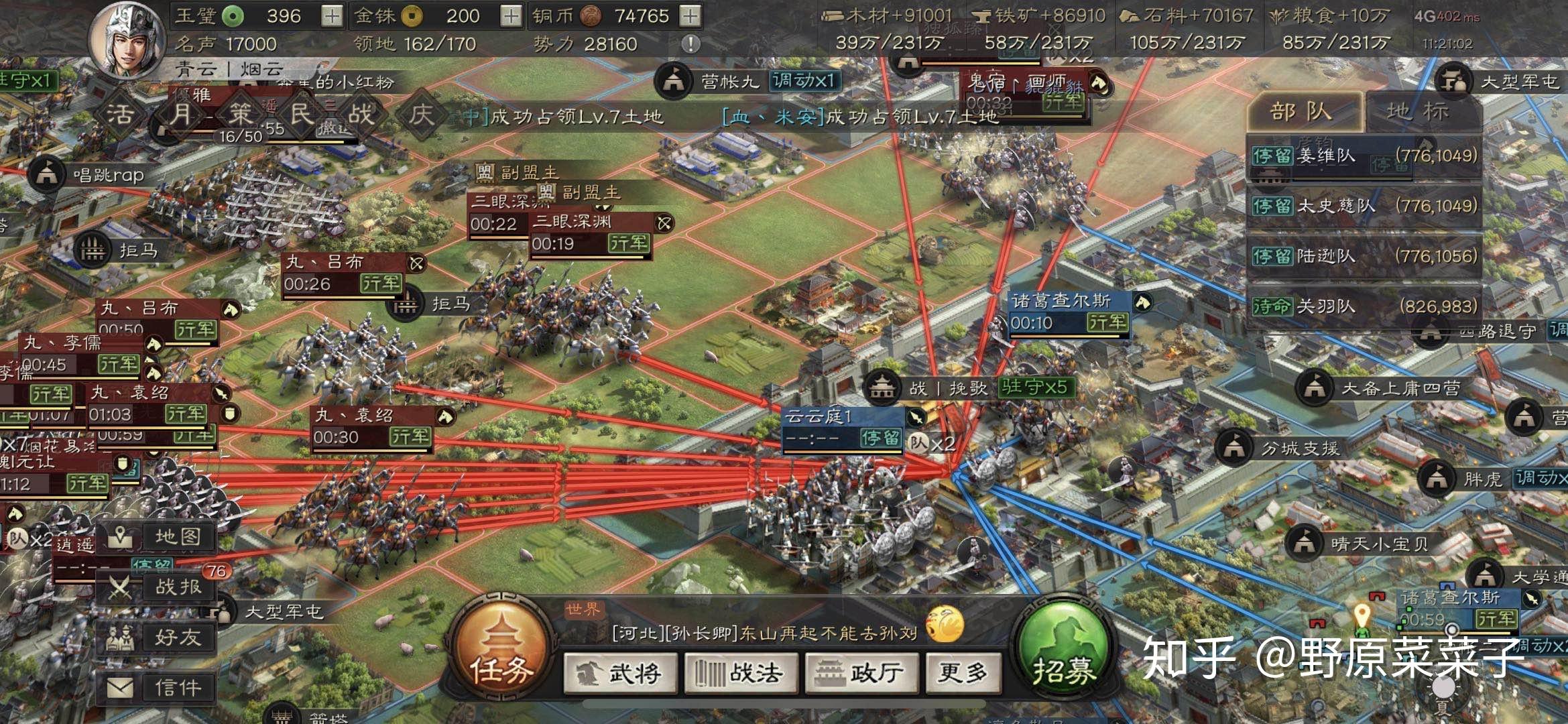1568x724 pixels.
Task: Toggle 停留 status on 姜维队
Action: (1273, 154)
